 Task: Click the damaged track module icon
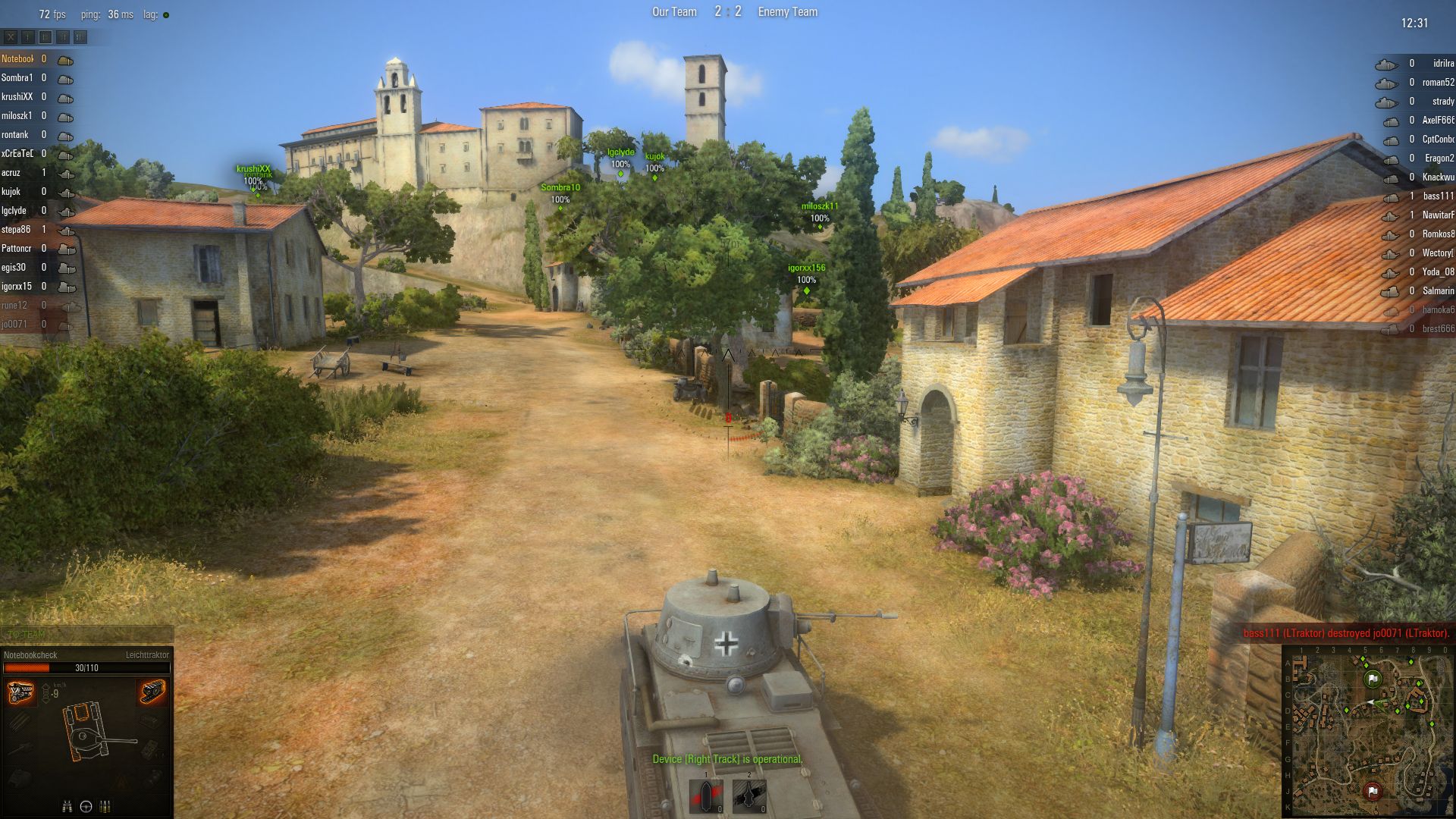[152, 691]
